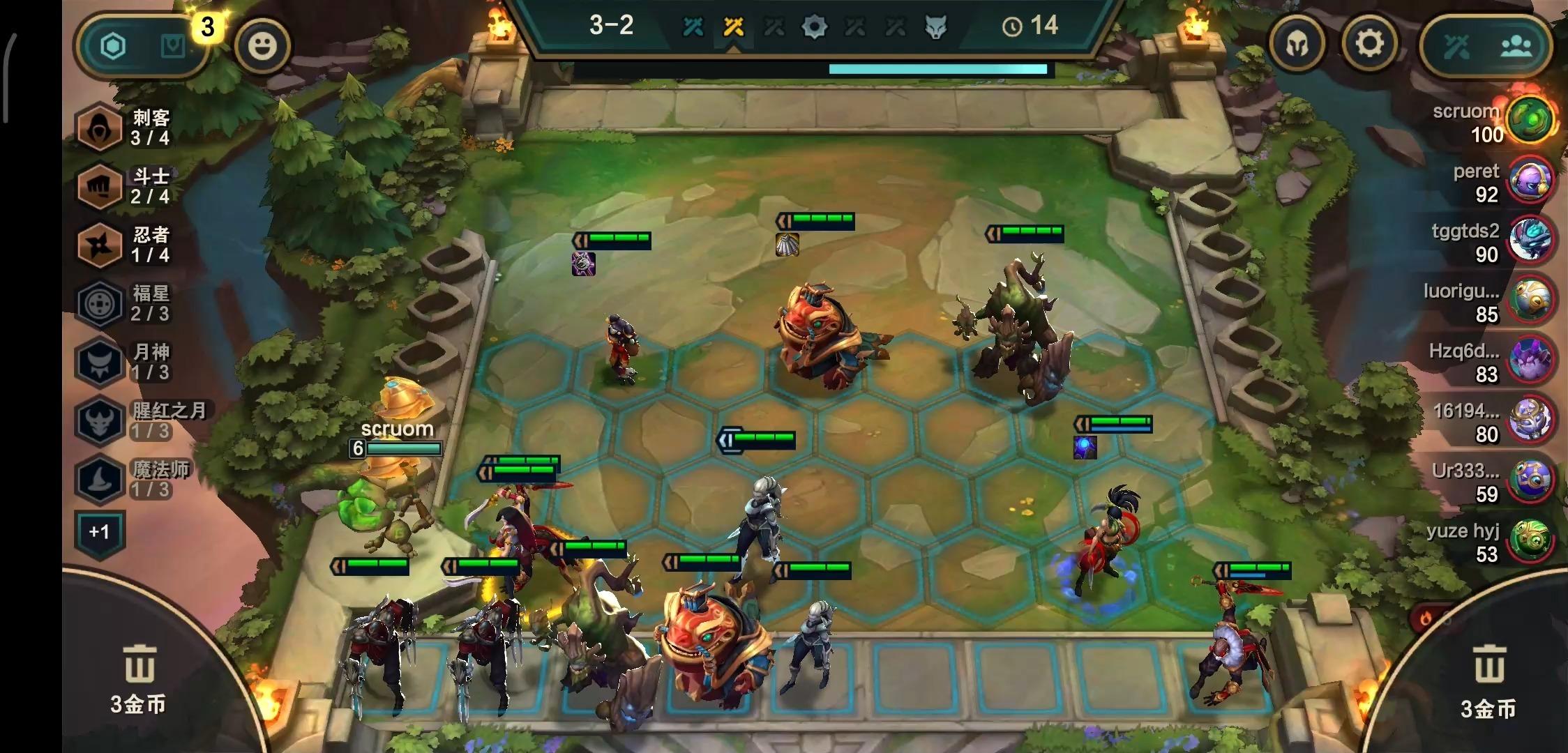
Task: Select the 腥红之月 trait entry
Action: pos(140,420)
